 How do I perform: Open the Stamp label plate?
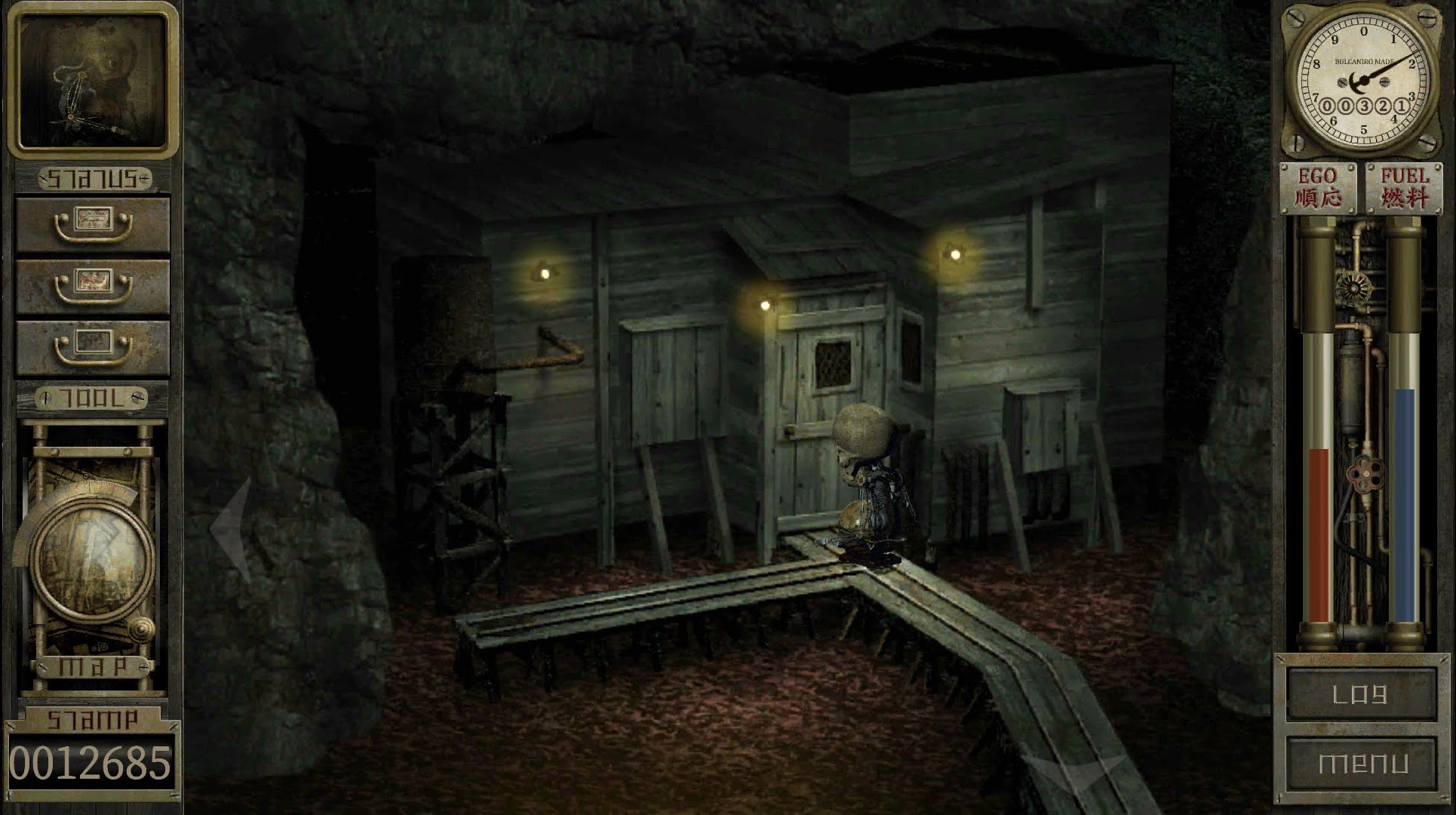coord(92,719)
